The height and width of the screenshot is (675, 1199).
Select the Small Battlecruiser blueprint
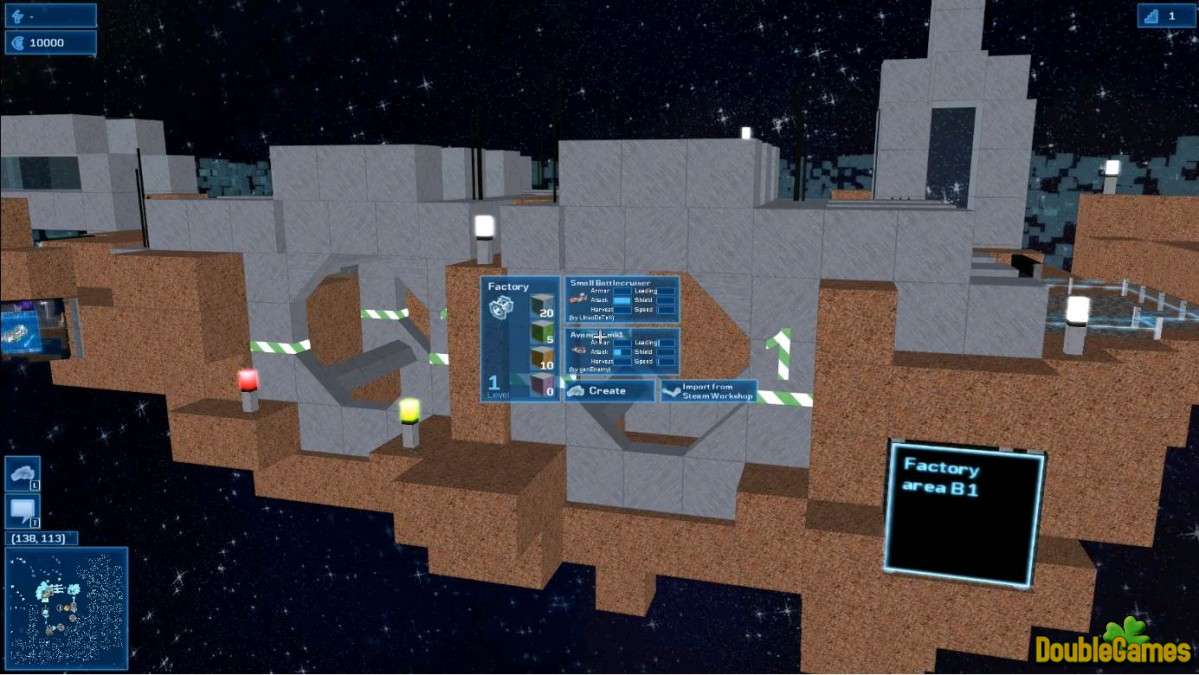tap(621, 299)
